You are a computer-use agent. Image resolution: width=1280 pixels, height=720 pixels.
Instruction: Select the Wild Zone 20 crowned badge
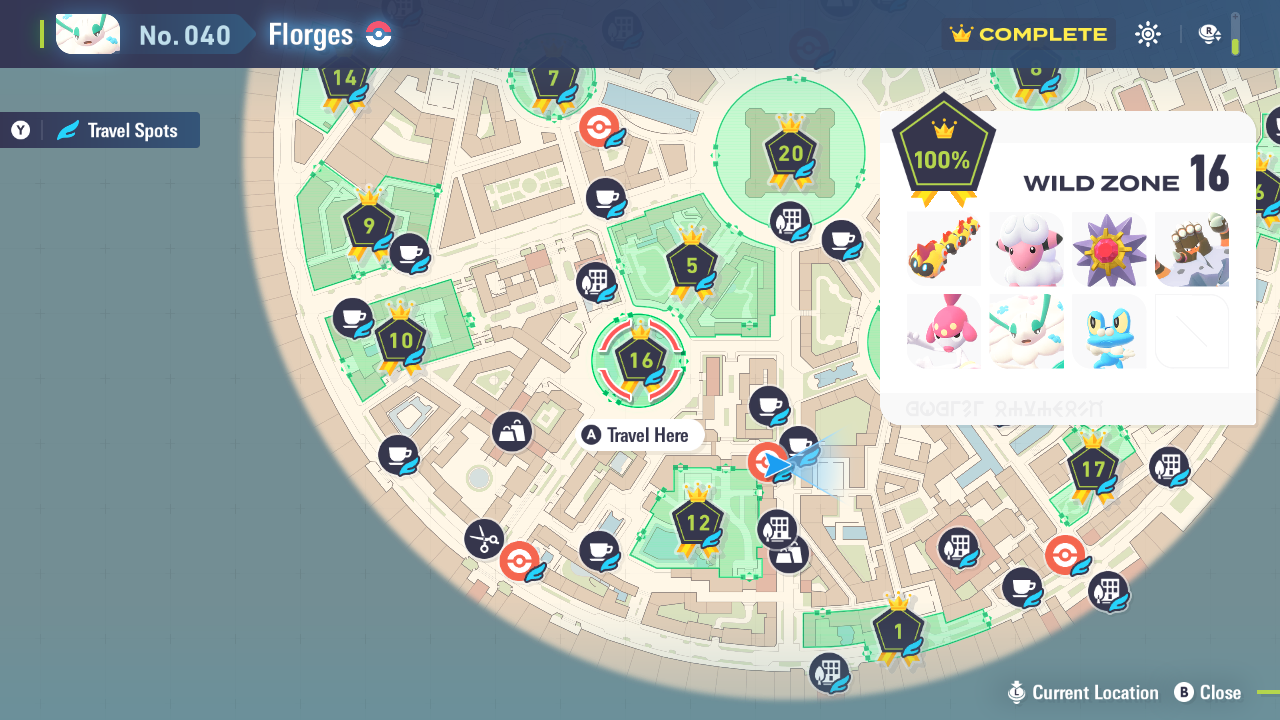point(790,155)
